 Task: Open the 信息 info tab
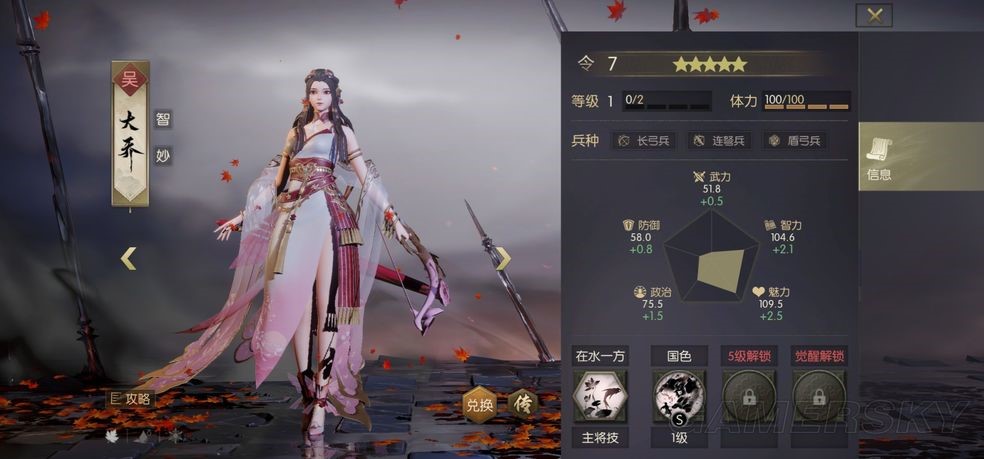click(x=879, y=157)
